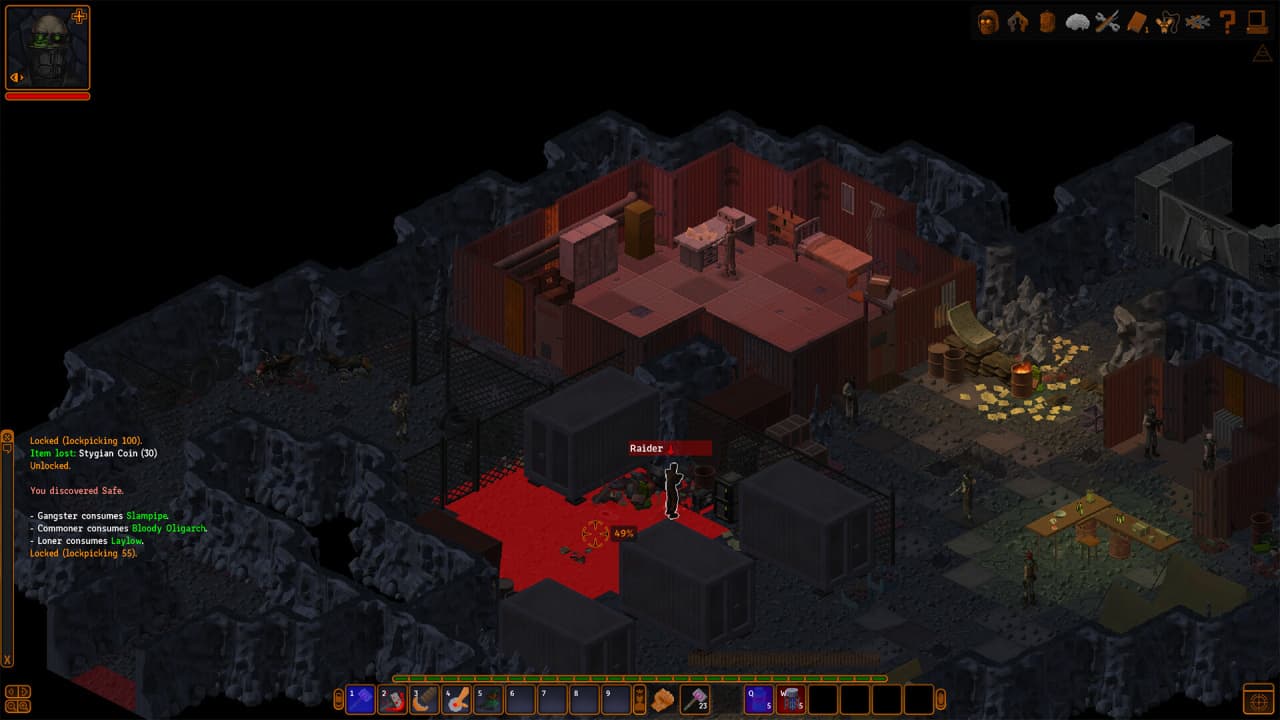
Task: Use the Q quick-slot item
Action: [759, 699]
